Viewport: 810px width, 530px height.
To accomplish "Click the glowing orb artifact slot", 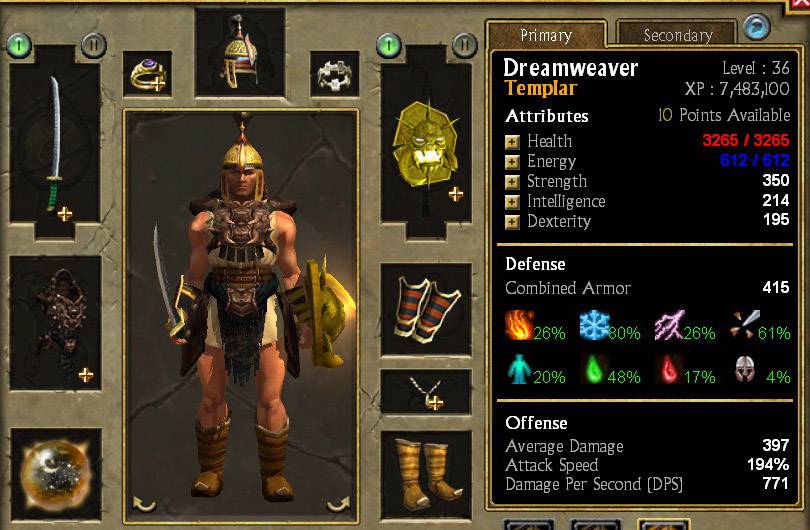I will [55, 474].
